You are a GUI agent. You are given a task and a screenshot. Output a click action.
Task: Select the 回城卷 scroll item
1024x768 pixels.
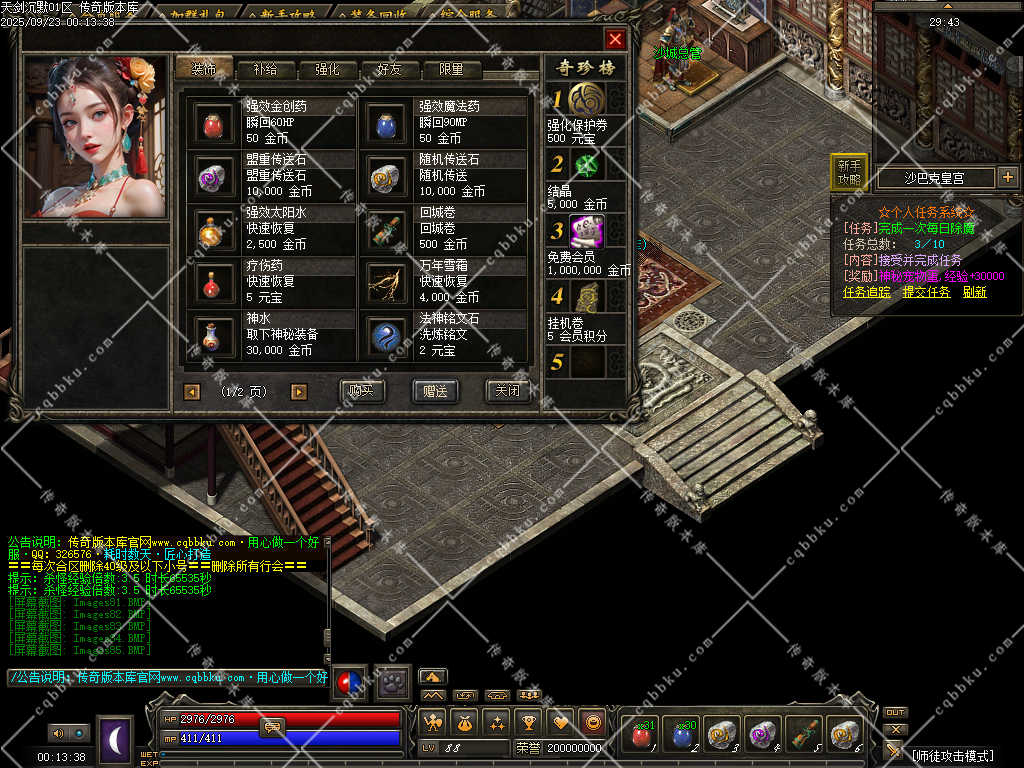385,230
